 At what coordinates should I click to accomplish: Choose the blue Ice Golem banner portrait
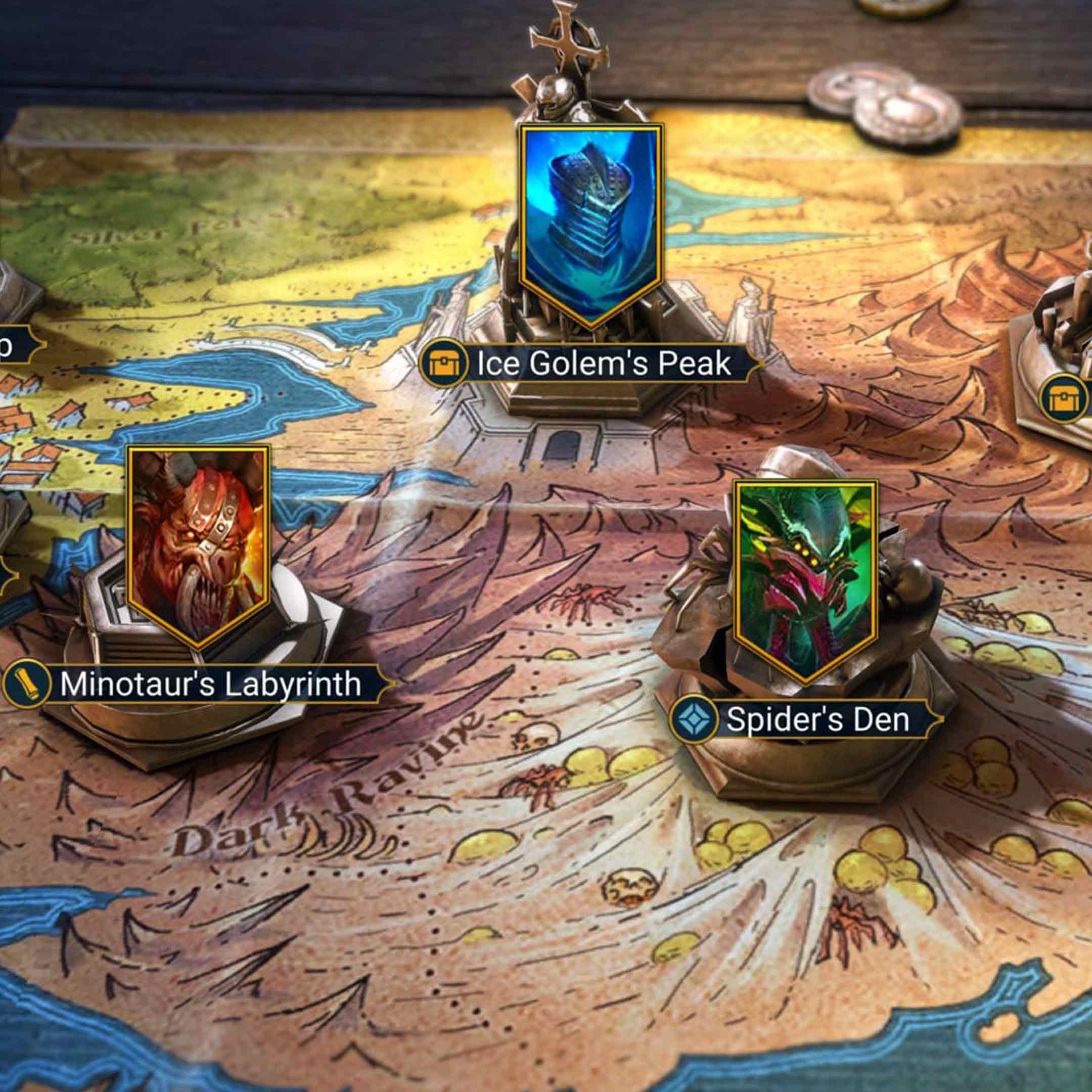click(591, 223)
